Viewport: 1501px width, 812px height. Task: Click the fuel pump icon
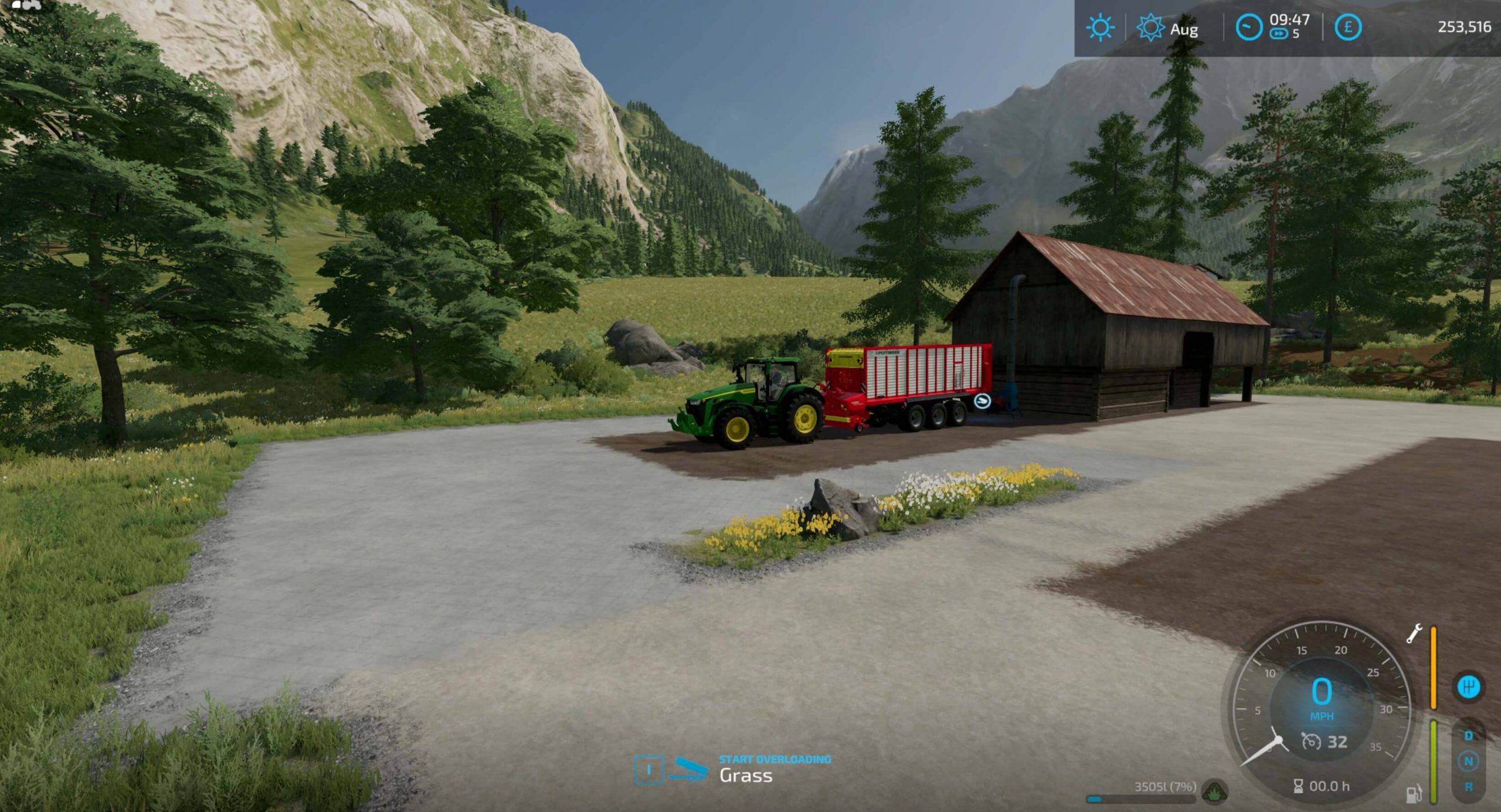1414,793
